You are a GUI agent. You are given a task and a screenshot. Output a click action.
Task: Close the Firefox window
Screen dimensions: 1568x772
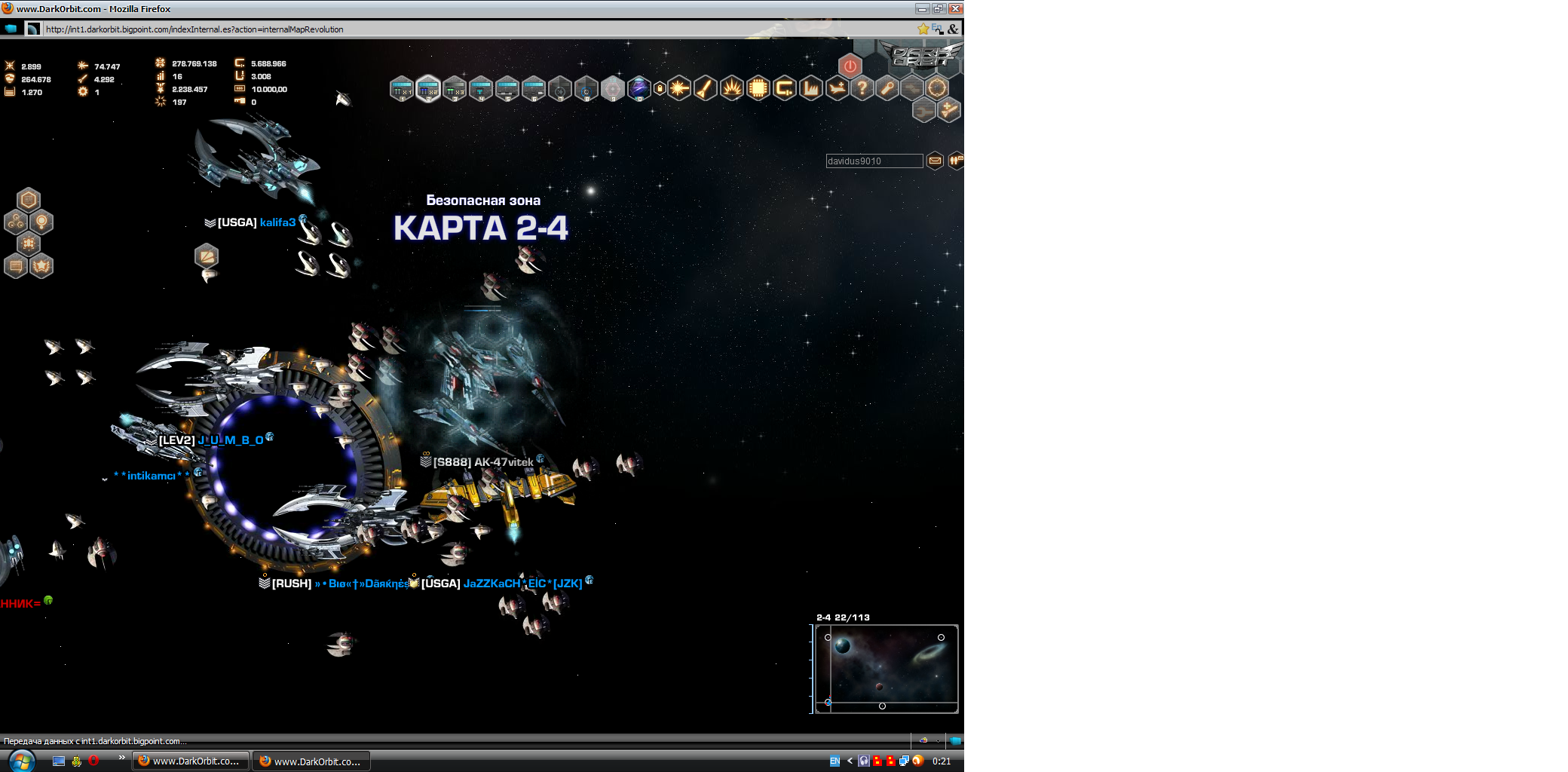click(x=955, y=8)
